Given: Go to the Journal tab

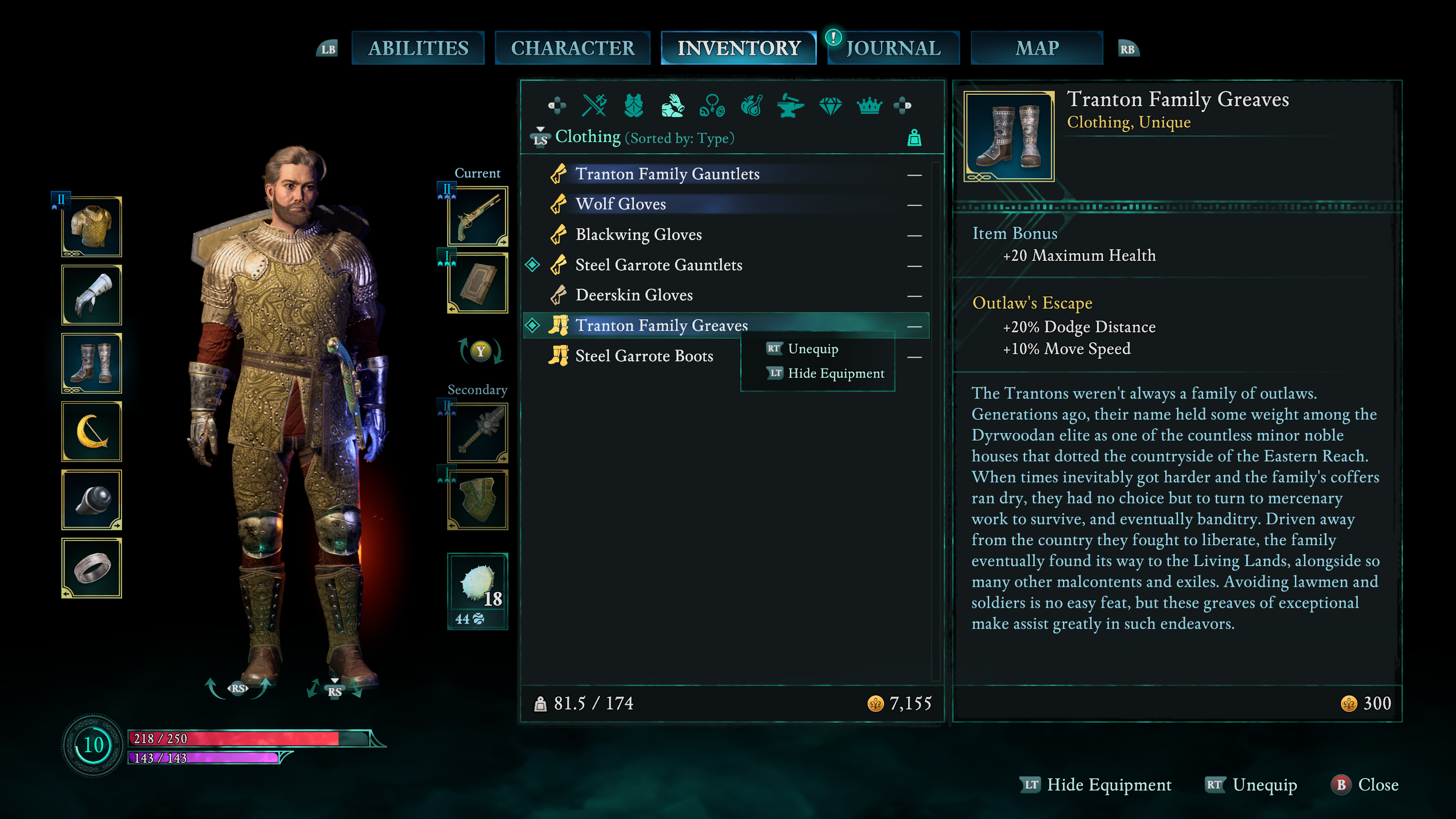Looking at the screenshot, I should [x=893, y=48].
